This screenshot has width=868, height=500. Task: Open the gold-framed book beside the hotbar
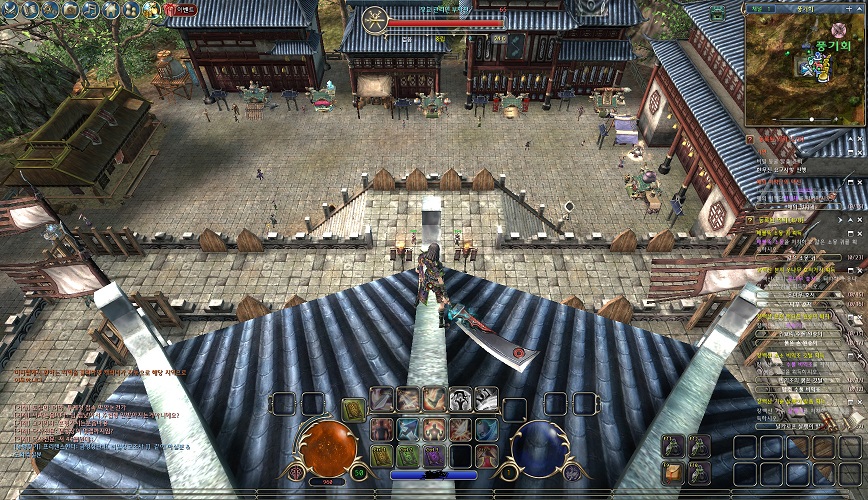click(353, 409)
